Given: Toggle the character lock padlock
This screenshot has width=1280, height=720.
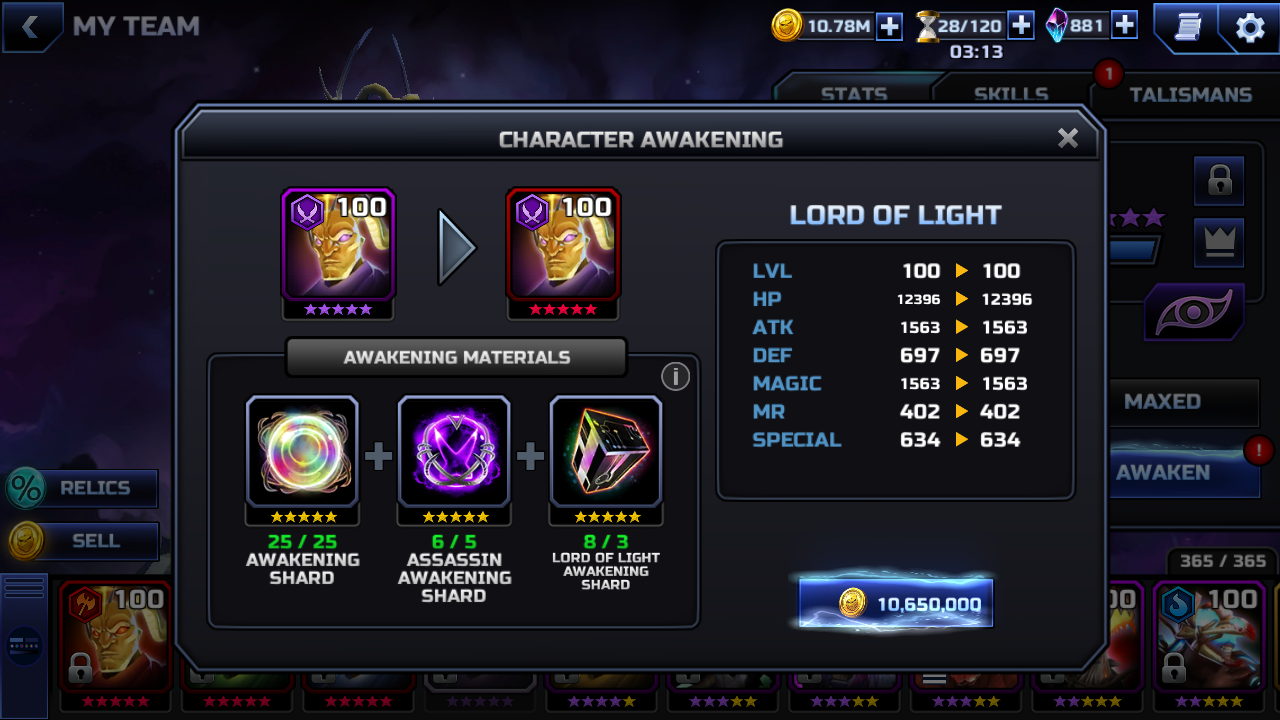Looking at the screenshot, I should (1218, 181).
